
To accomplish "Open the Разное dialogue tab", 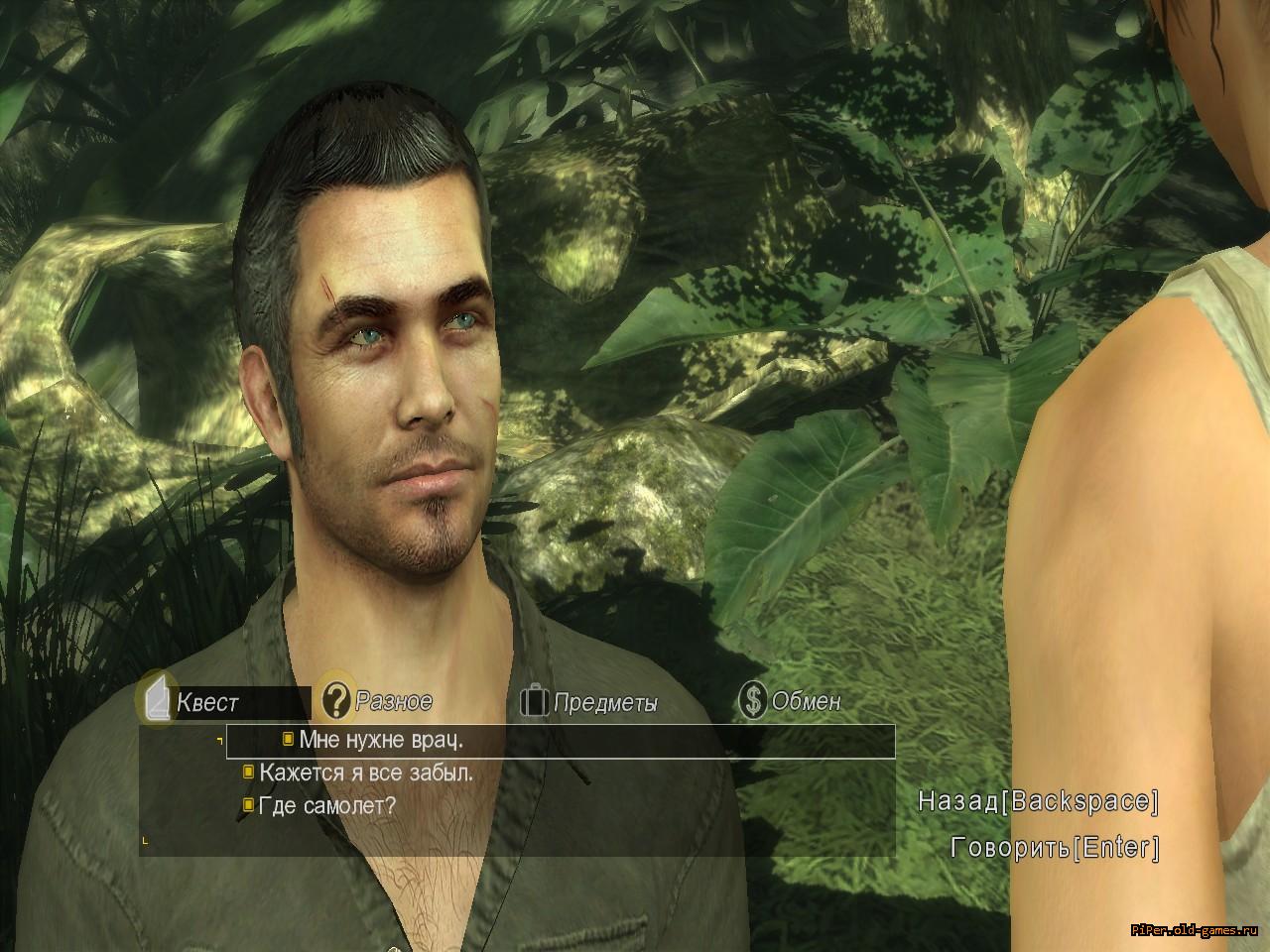I will pyautogui.click(x=392, y=701).
